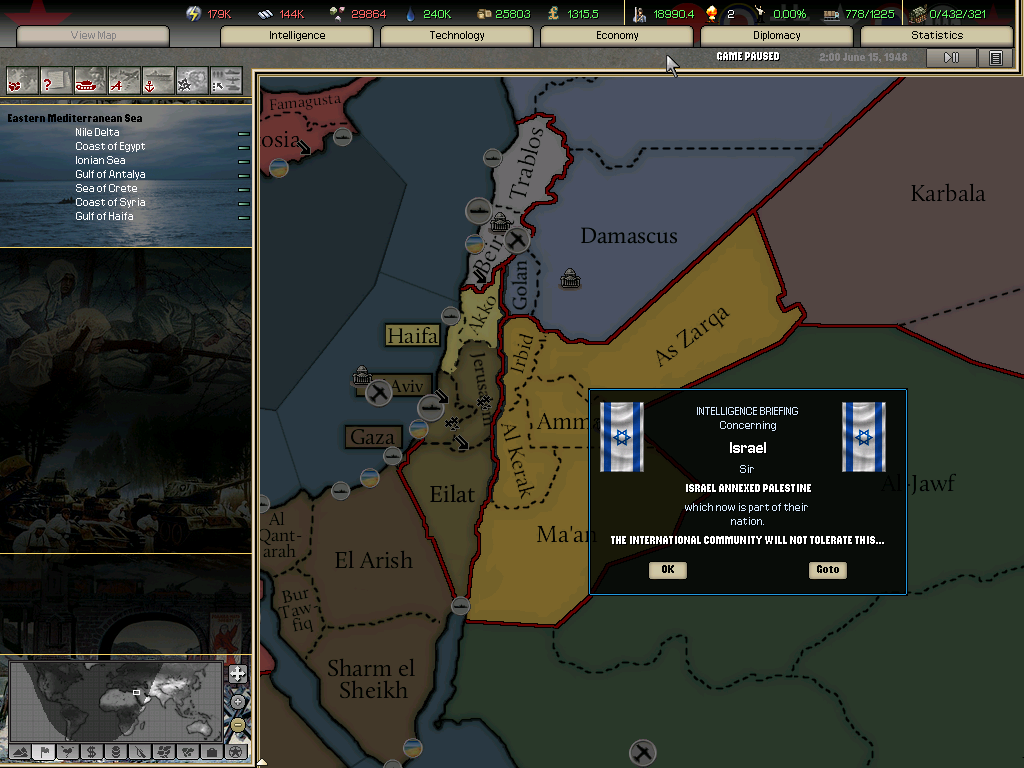Open the anchor naval units icon
The width and height of the screenshot is (1024, 768).
point(158,80)
